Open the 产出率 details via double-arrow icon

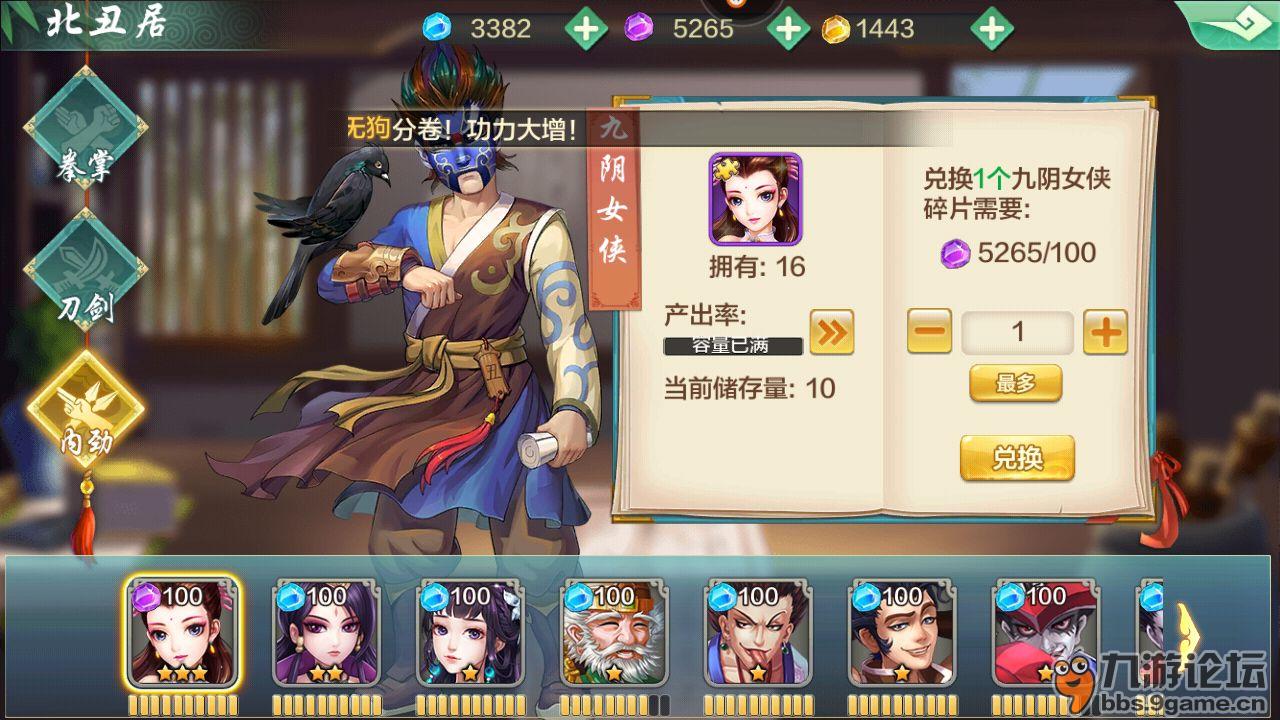[832, 330]
